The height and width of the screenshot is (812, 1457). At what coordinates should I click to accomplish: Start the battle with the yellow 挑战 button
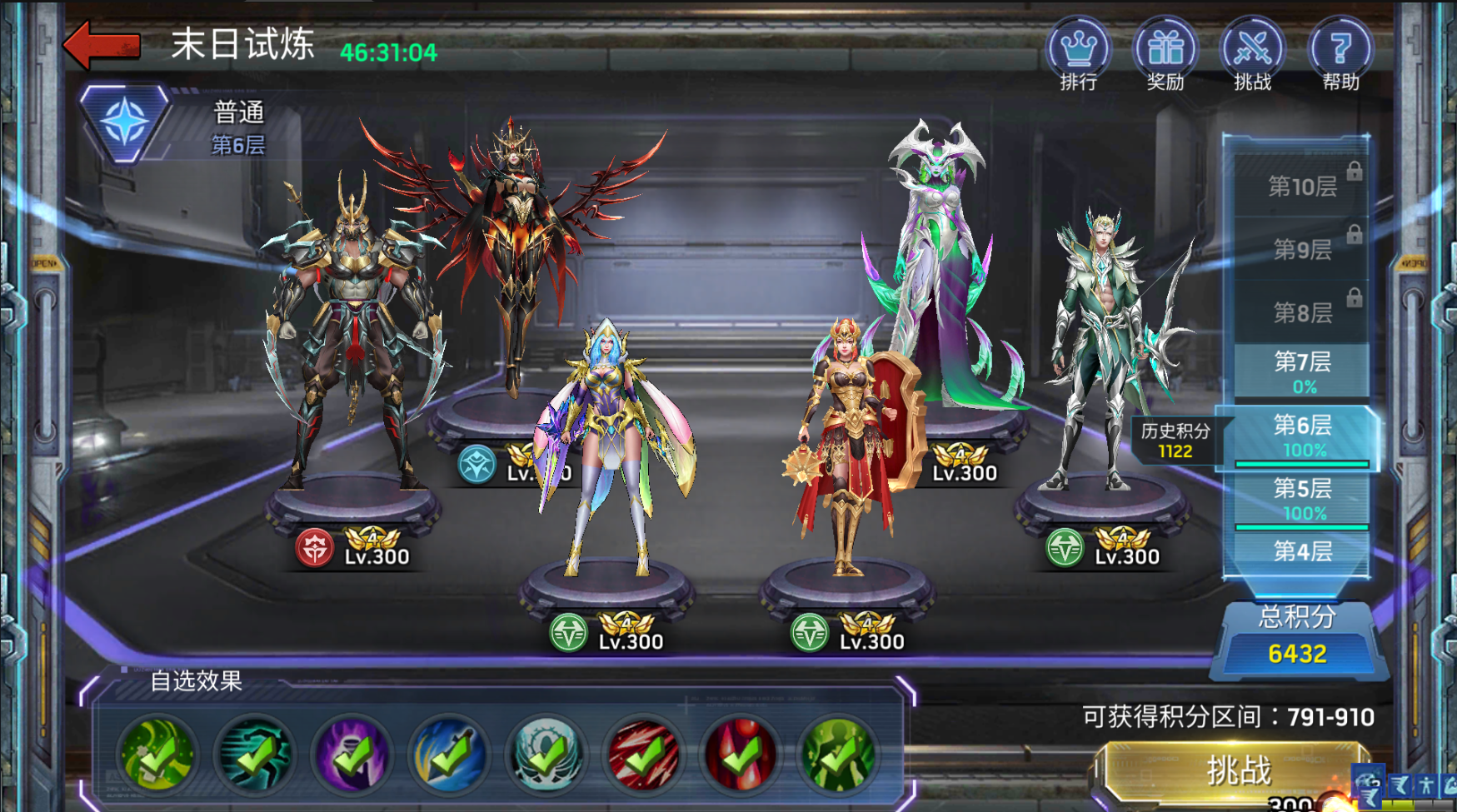click(x=1238, y=772)
